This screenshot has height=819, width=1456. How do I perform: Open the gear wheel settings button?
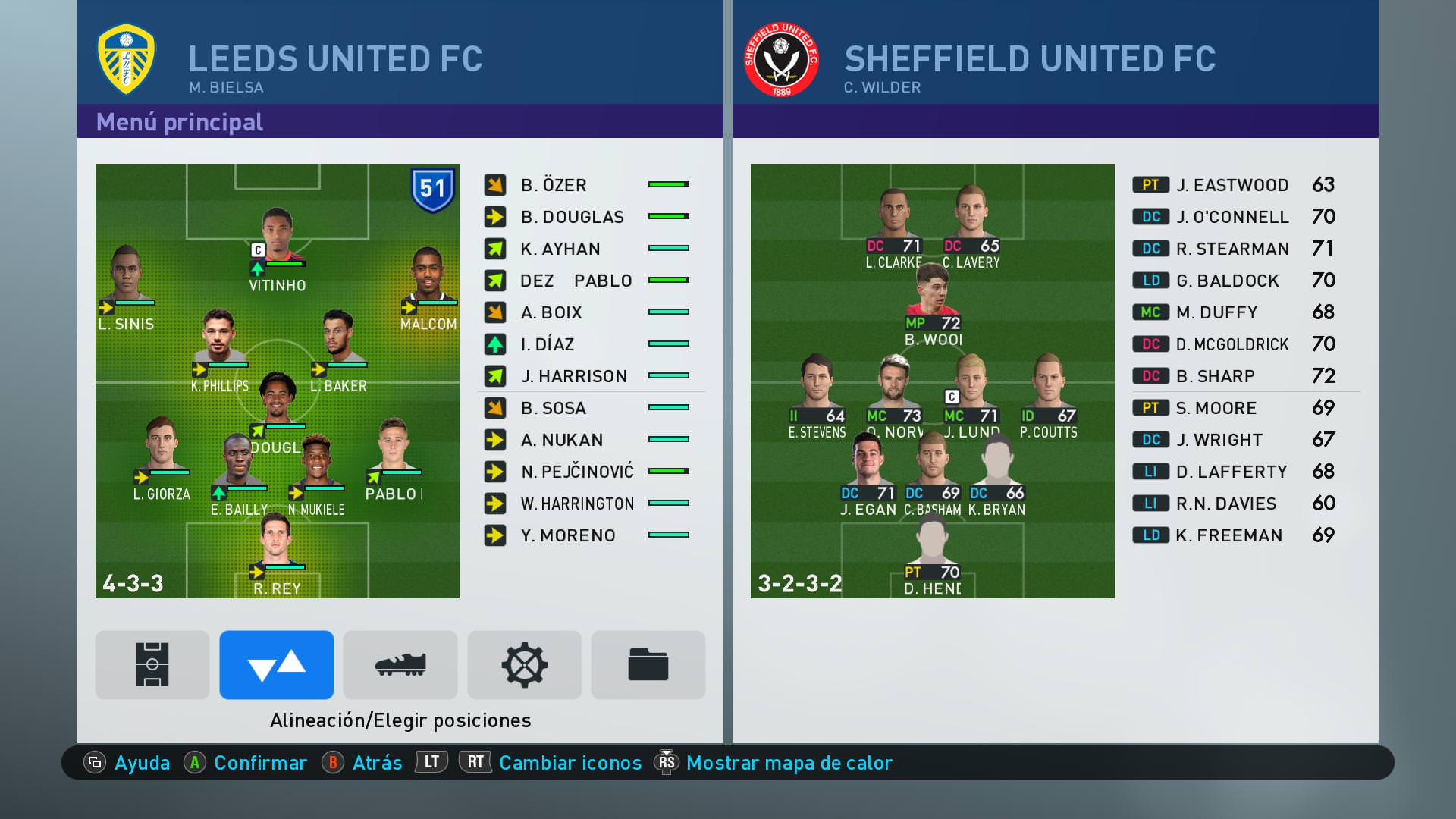pos(525,665)
